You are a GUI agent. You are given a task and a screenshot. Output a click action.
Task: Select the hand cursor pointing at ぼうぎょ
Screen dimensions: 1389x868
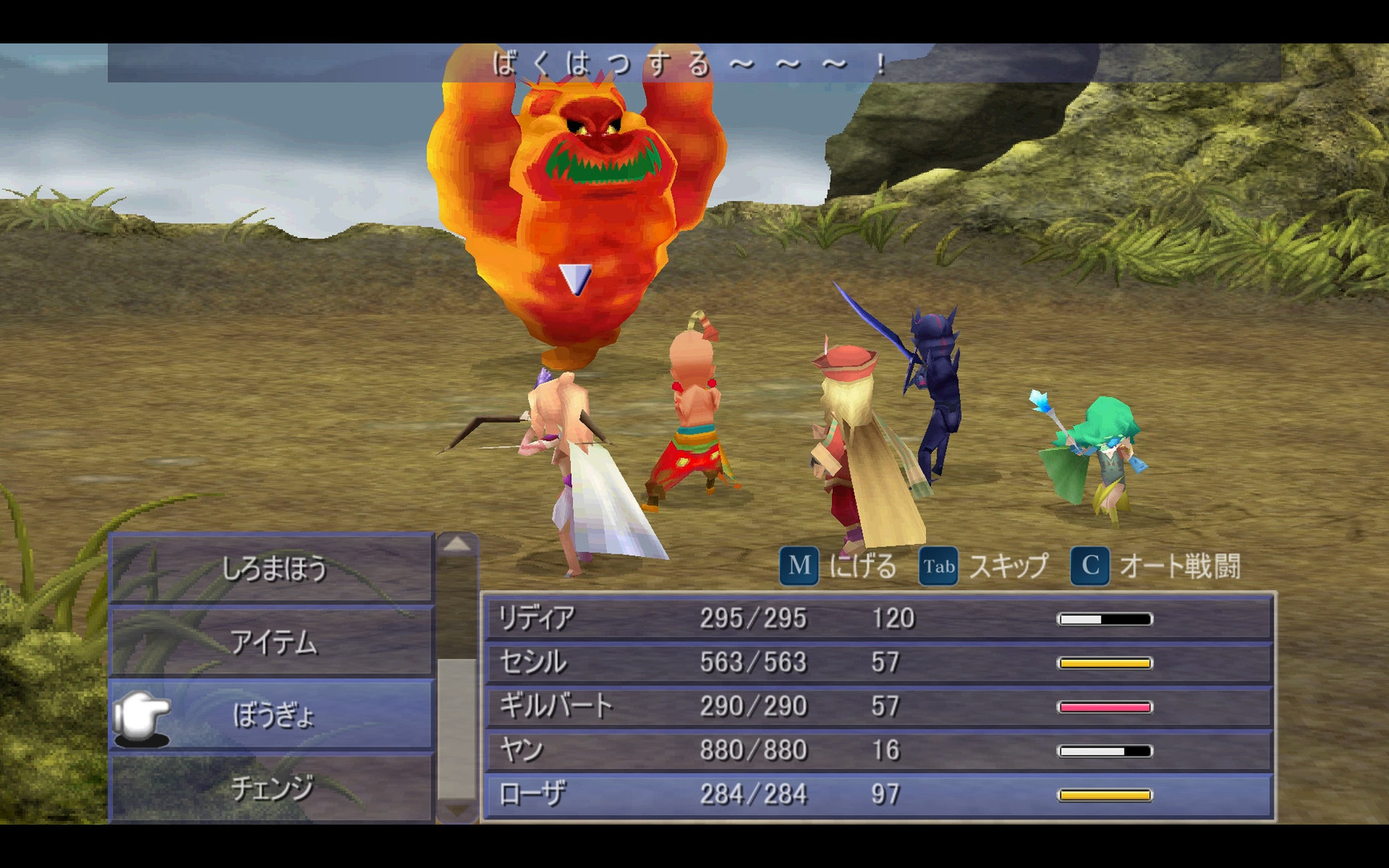143,714
